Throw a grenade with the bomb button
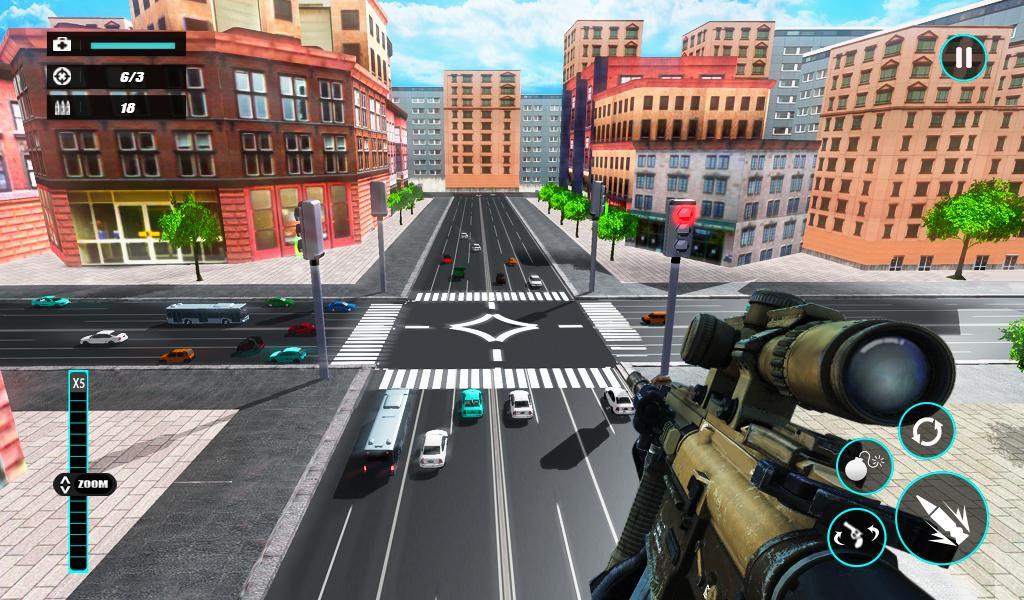 click(864, 466)
